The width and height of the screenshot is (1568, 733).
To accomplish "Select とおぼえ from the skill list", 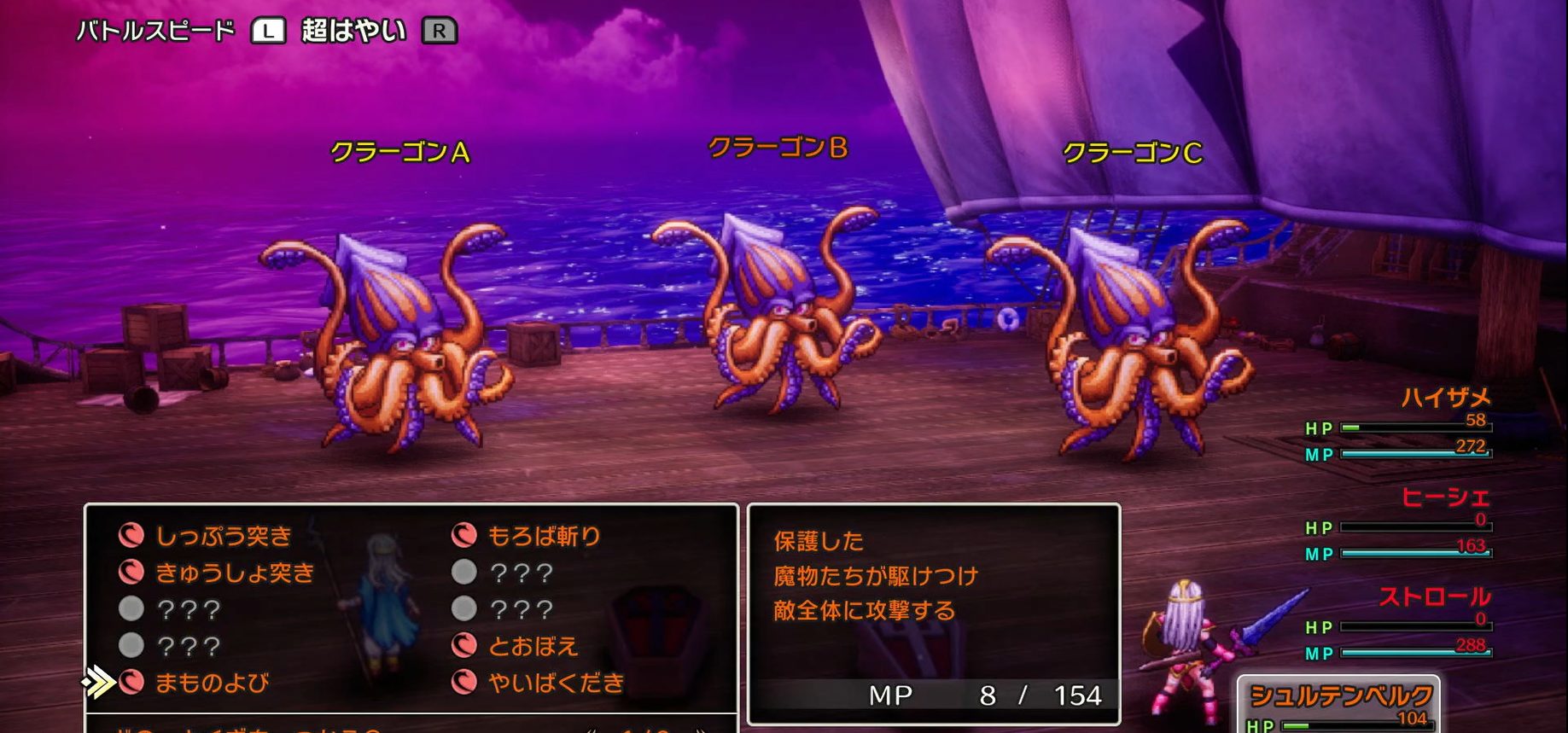I will 533,646.
